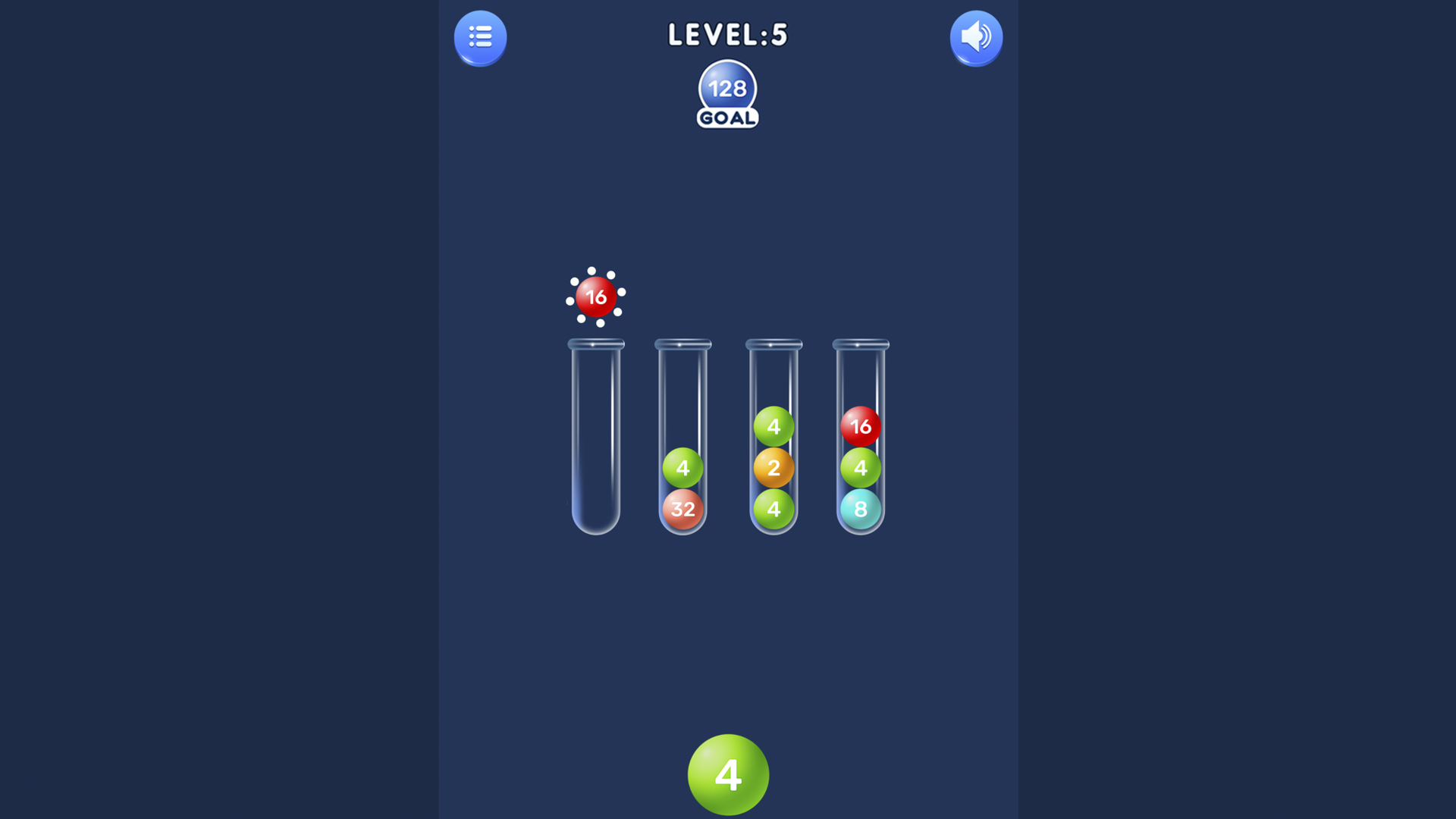
Task: Tap the teal 8 ball at the bottom
Action: 861,510
